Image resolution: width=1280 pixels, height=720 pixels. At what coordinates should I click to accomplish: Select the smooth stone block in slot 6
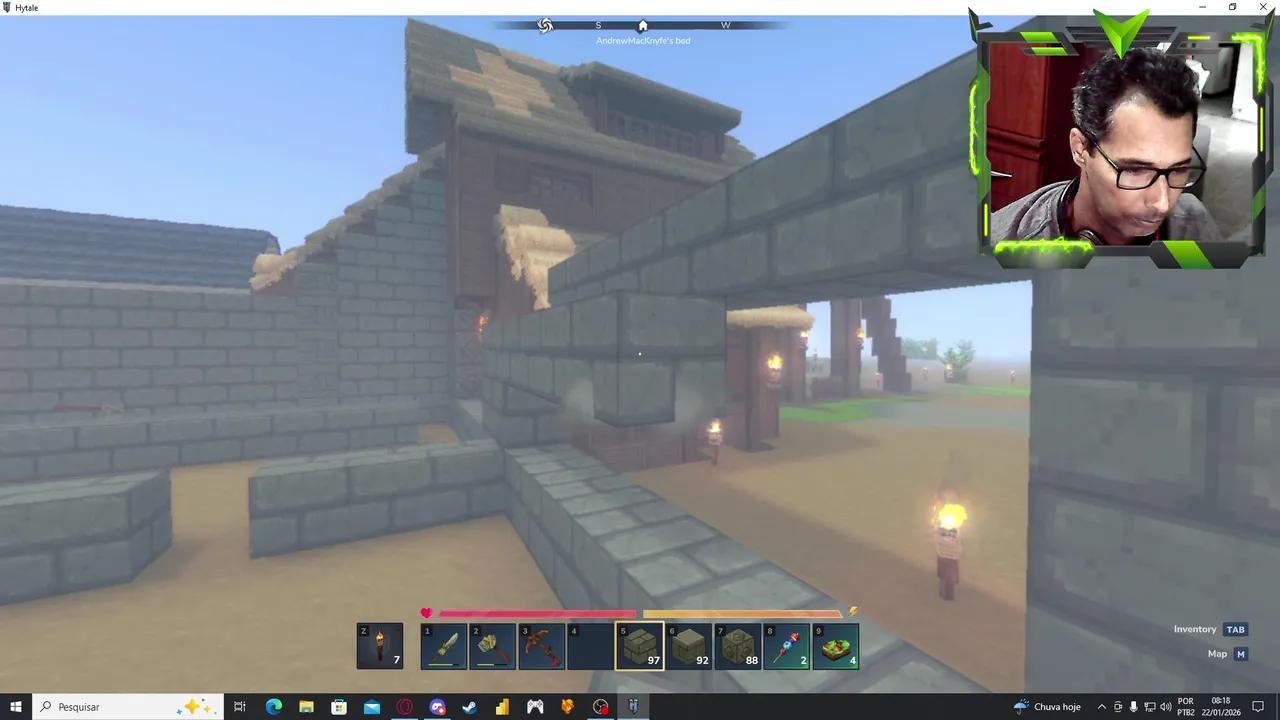pyautogui.click(x=689, y=646)
